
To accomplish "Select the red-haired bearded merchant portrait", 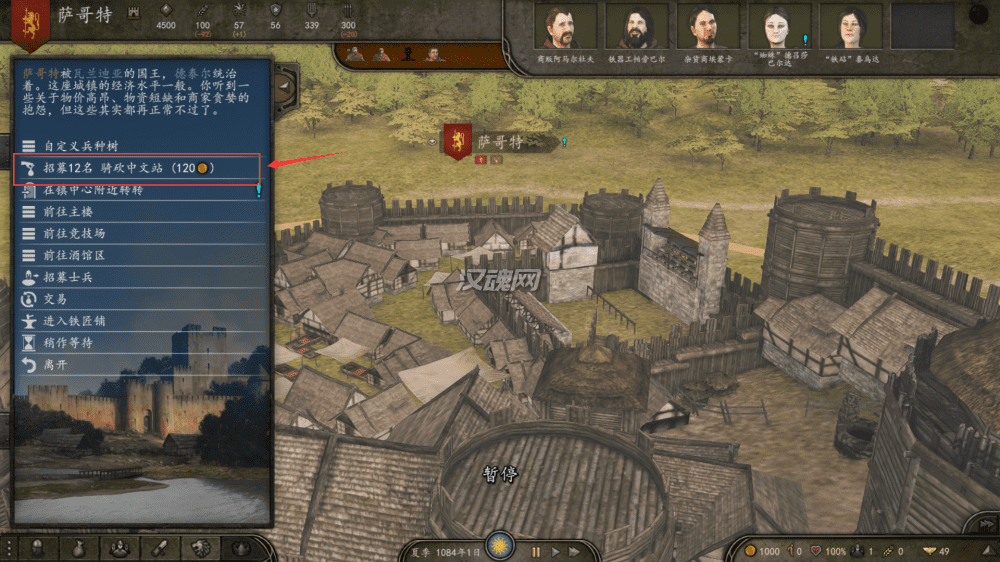I will 565,26.
